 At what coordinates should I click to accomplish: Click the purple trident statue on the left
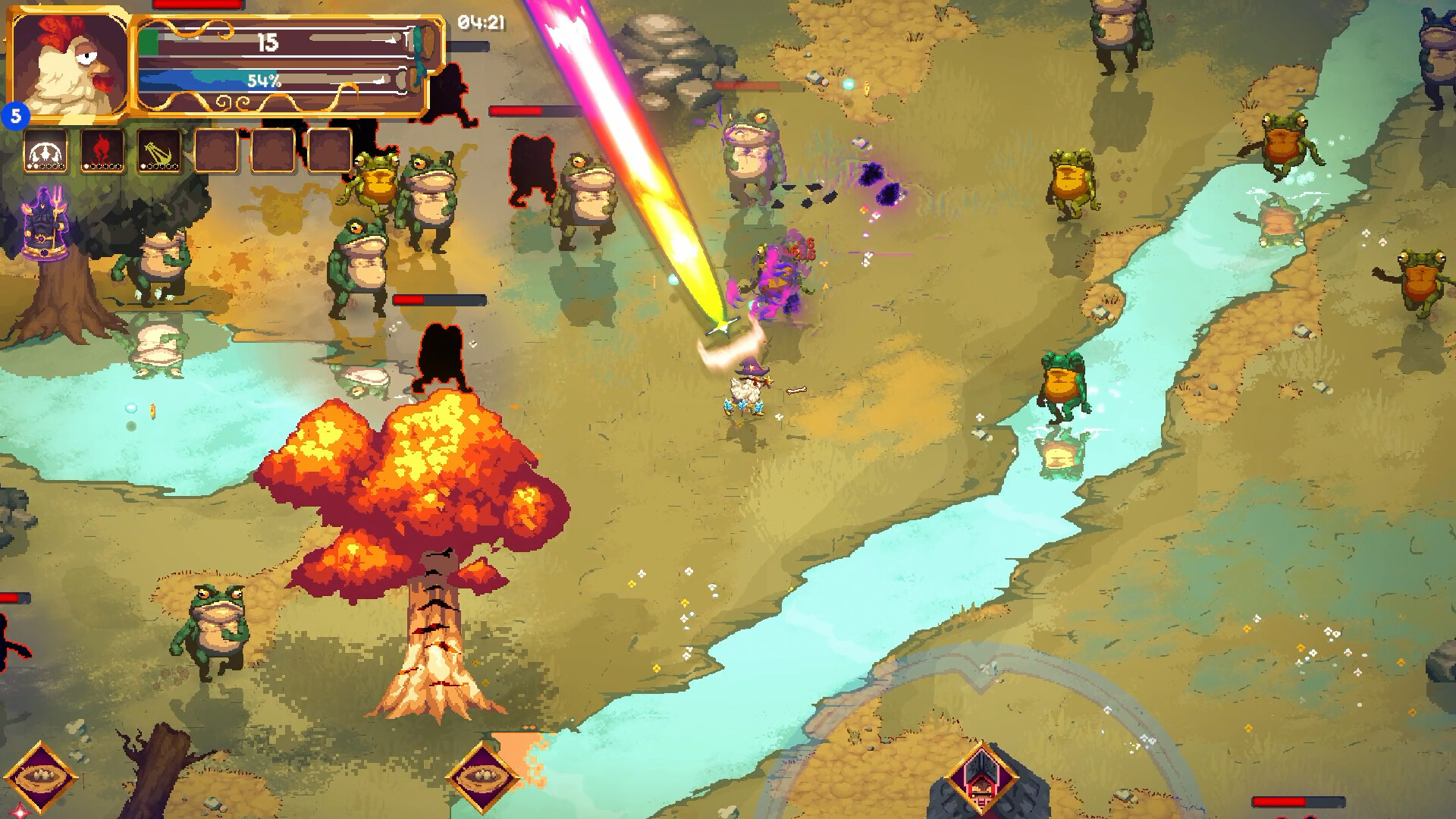coord(45,224)
